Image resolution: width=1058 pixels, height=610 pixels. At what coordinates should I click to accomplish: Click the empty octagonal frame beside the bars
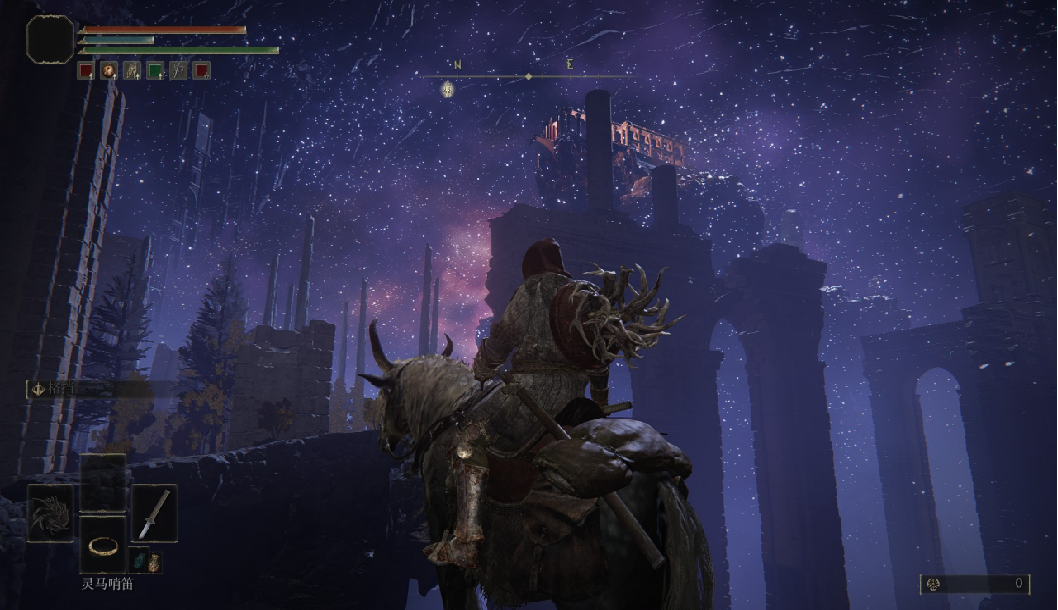pos(50,38)
